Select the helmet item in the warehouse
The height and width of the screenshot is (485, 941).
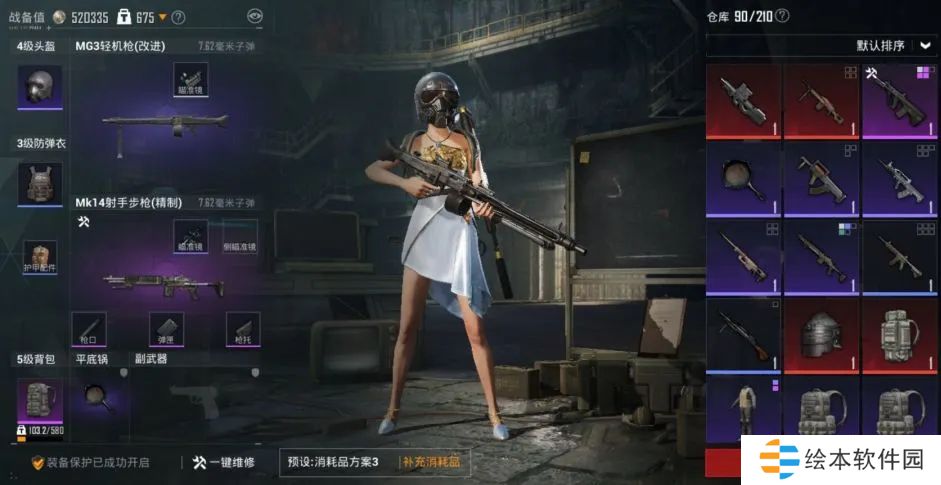(x=822, y=333)
